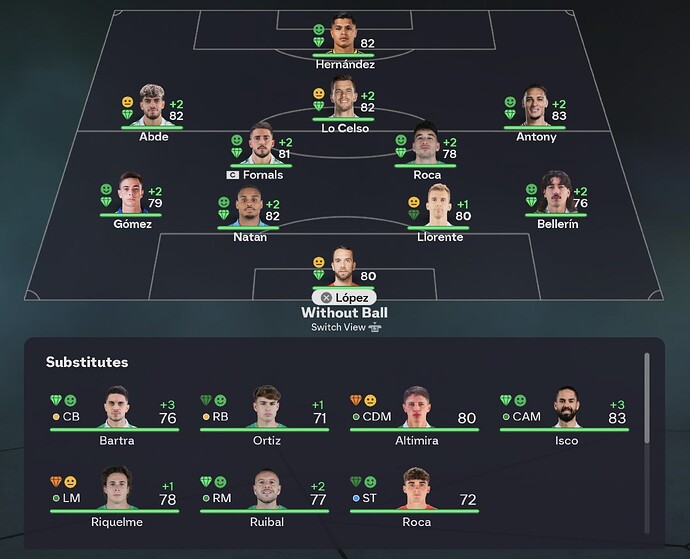Pick substitute centre back Bartra
The image size is (690, 559).
[x=117, y=410]
